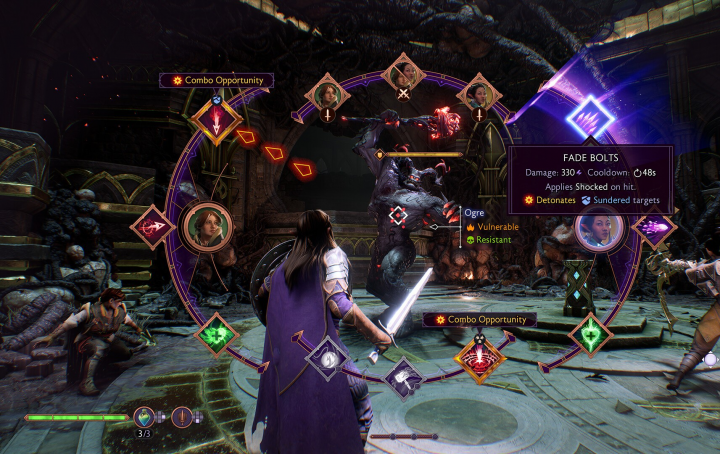Trigger Harding's red bow and arrow ability
This screenshot has width=720, height=454.
pos(152,228)
